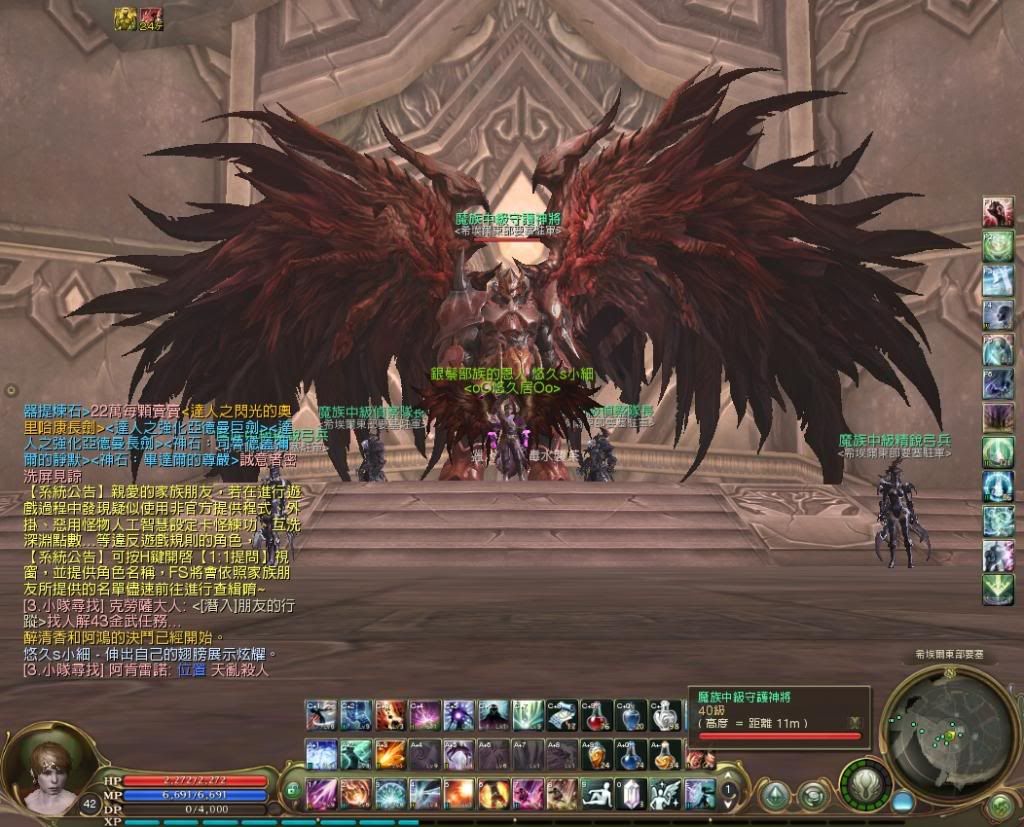Toggle the green hotbar lock button

click(x=292, y=789)
